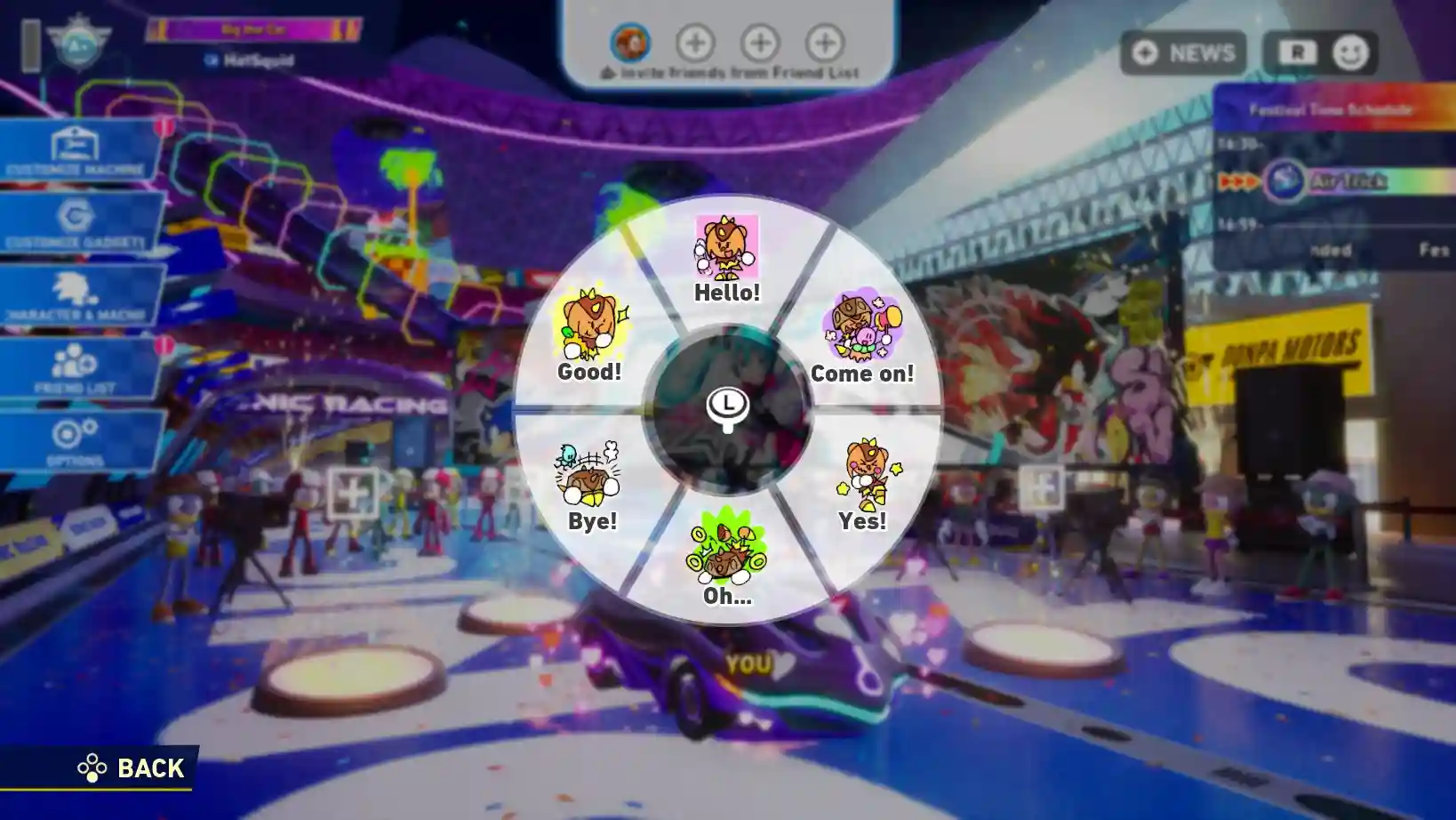The height and width of the screenshot is (820, 1456).
Task: Open the Customize Gadgets menu
Action: pos(78,222)
